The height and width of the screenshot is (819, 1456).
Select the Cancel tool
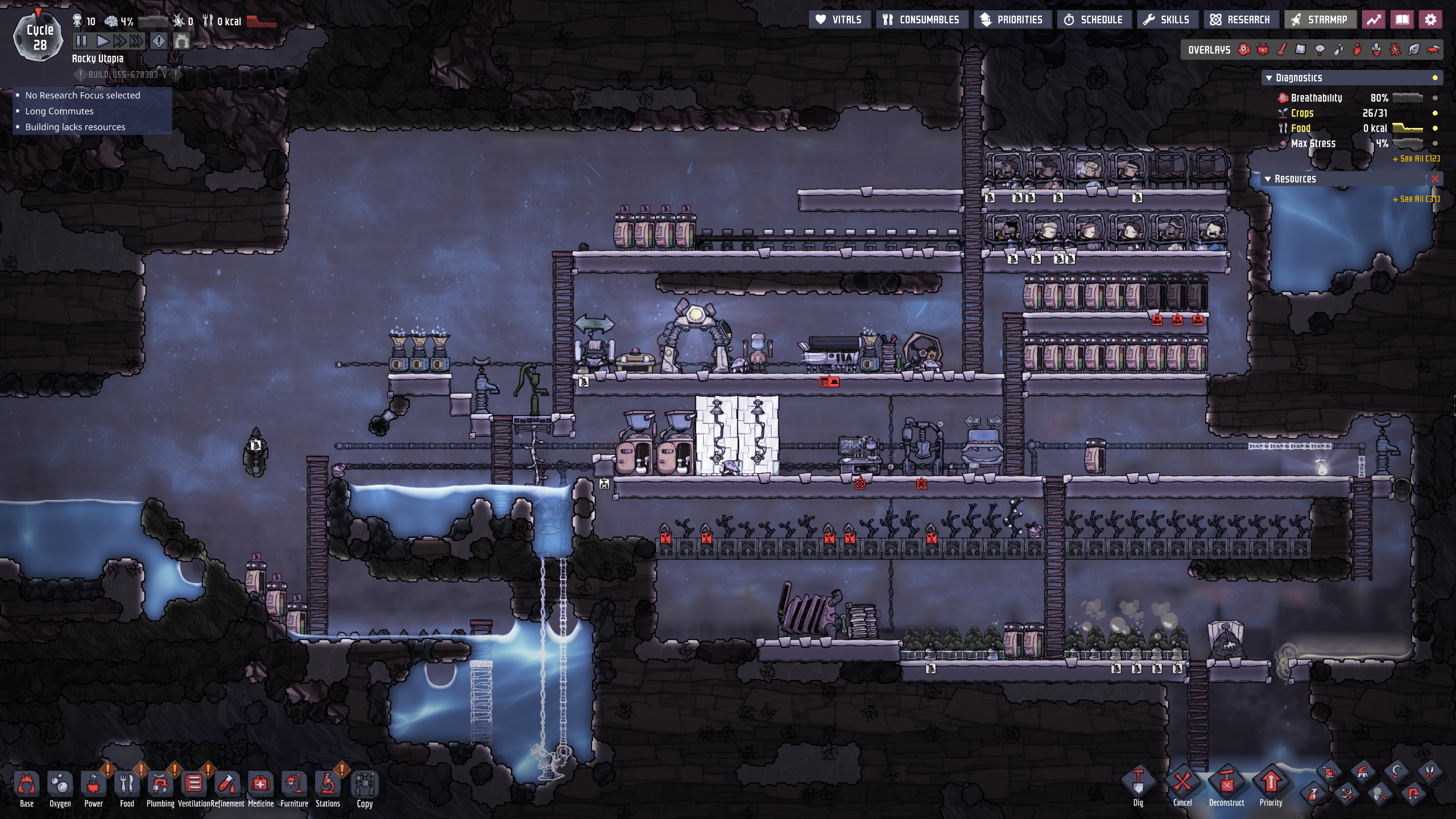pos(1182,785)
